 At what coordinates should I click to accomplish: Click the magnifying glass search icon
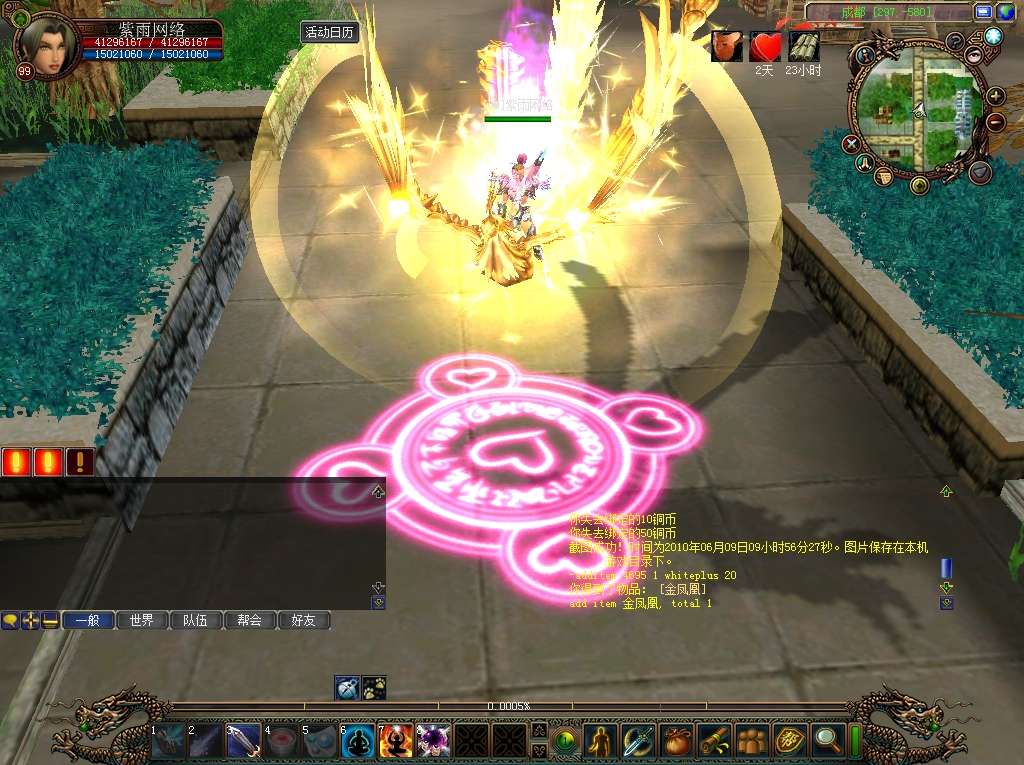point(828,741)
